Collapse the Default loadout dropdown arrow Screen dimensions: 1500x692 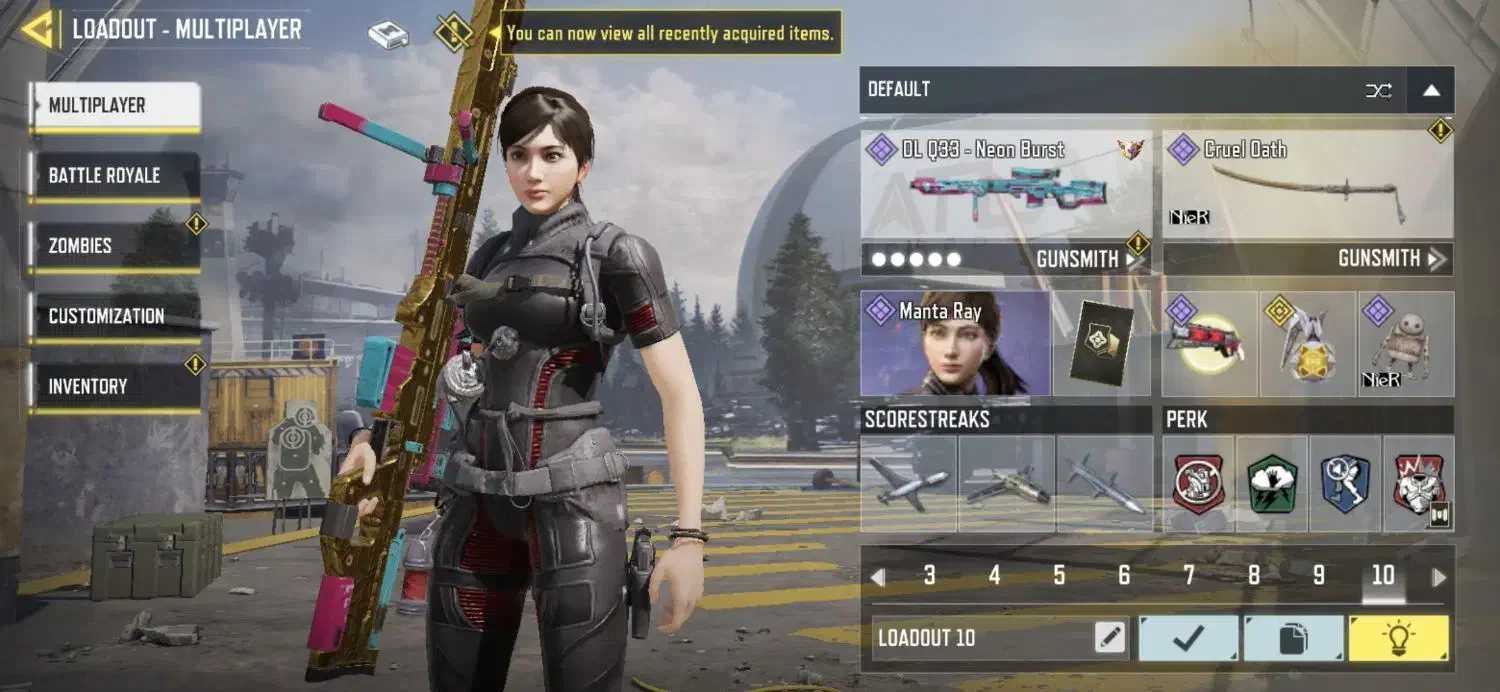(x=1431, y=90)
